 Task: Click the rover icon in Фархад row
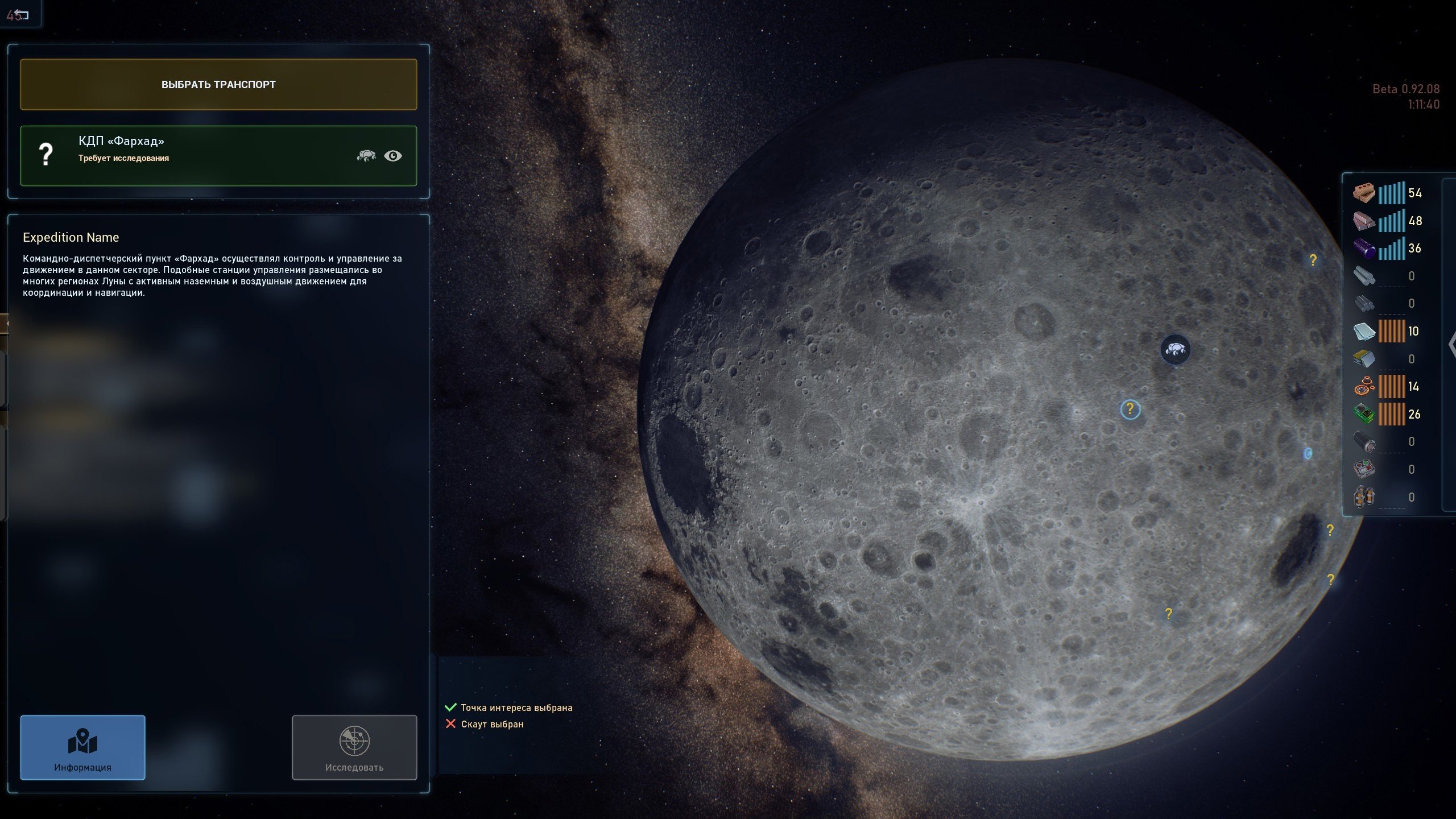[x=366, y=155]
